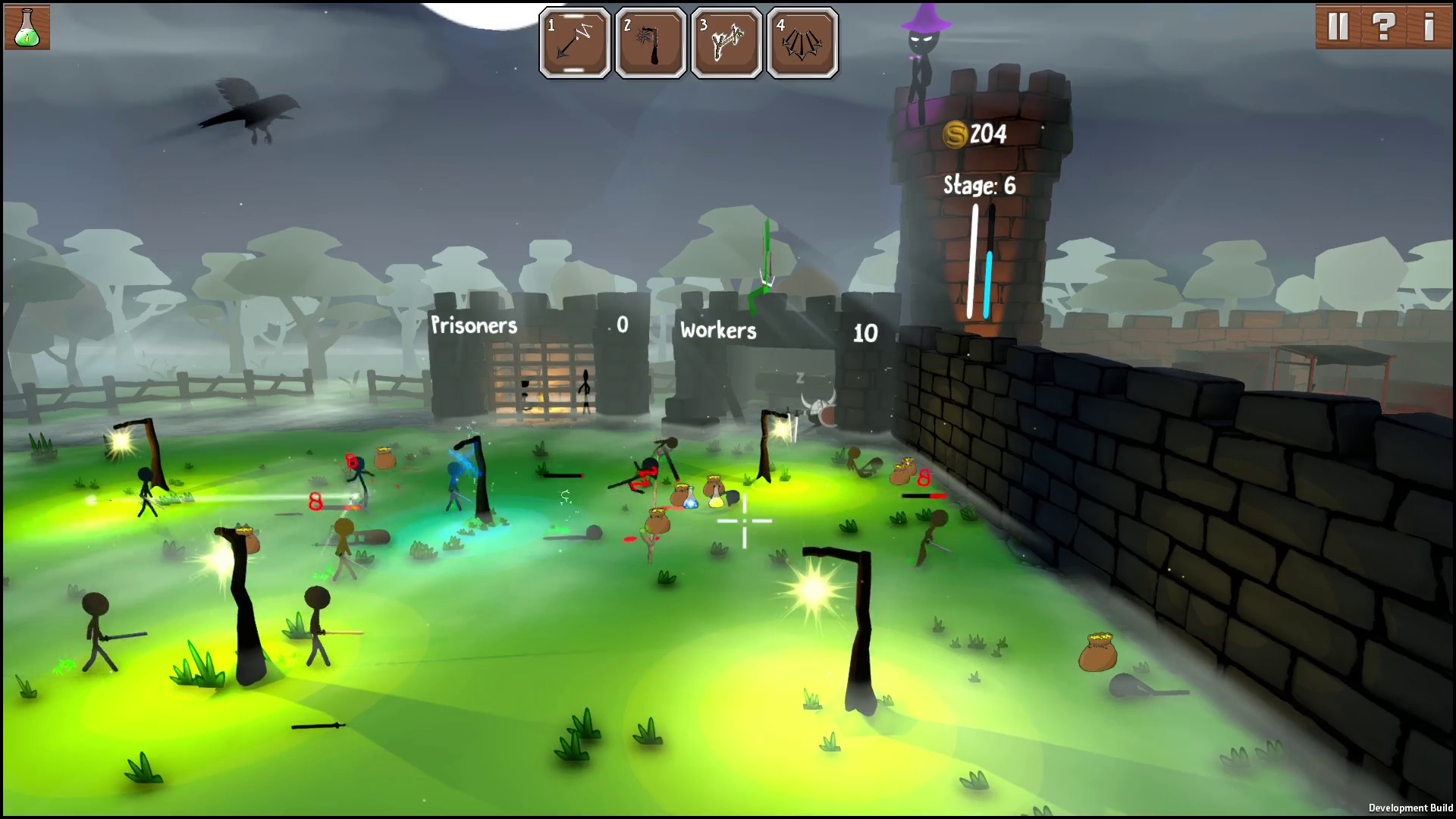Select the arrow volley in weapon slot 4

[x=802, y=43]
